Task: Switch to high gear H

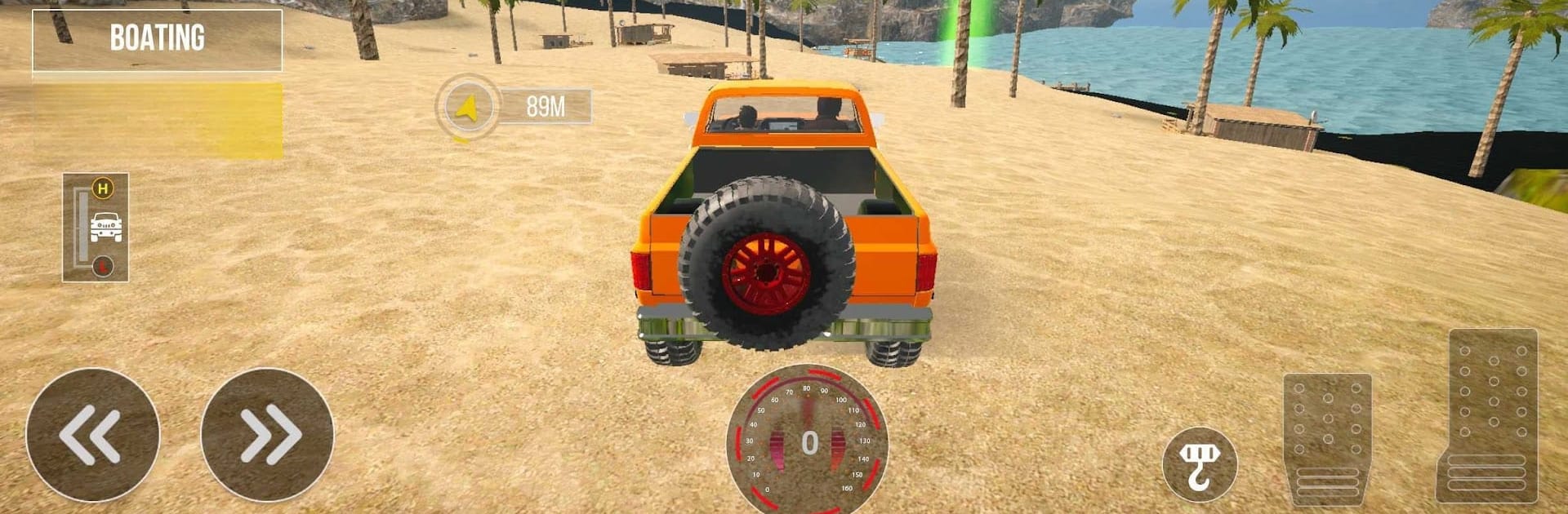Action: pos(102,189)
